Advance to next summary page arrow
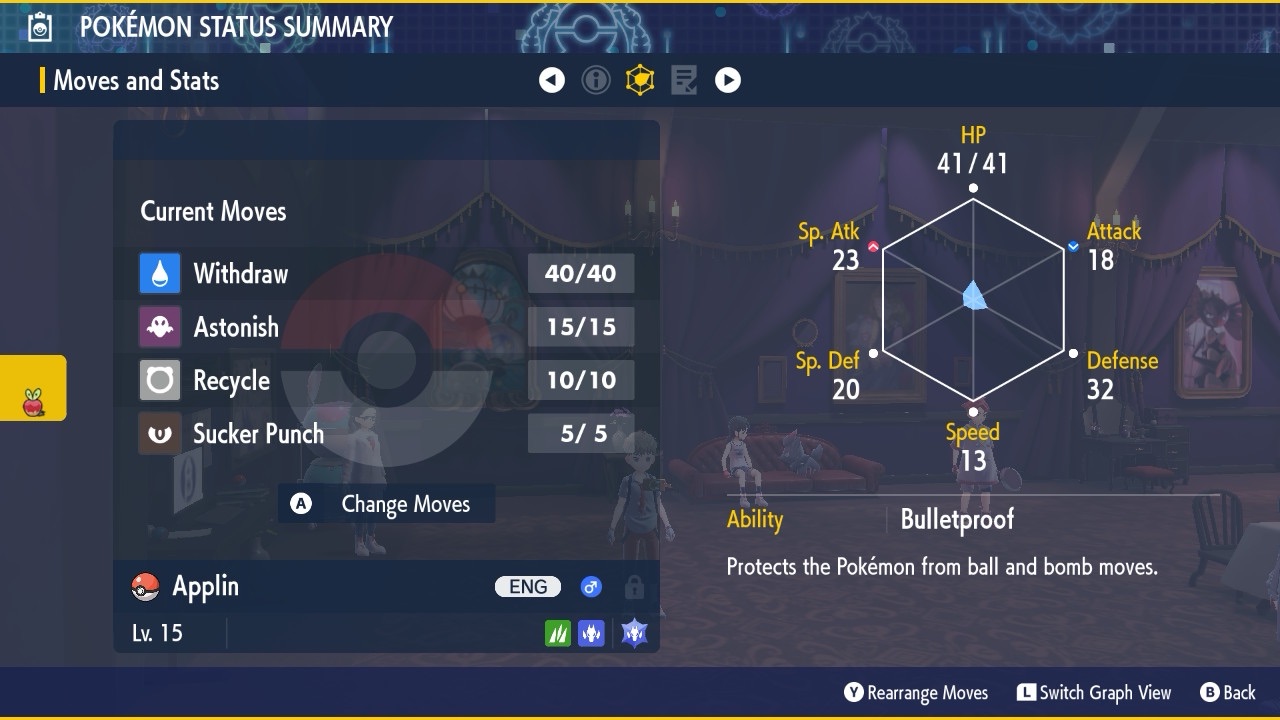This screenshot has width=1280, height=720. pyautogui.click(x=728, y=80)
